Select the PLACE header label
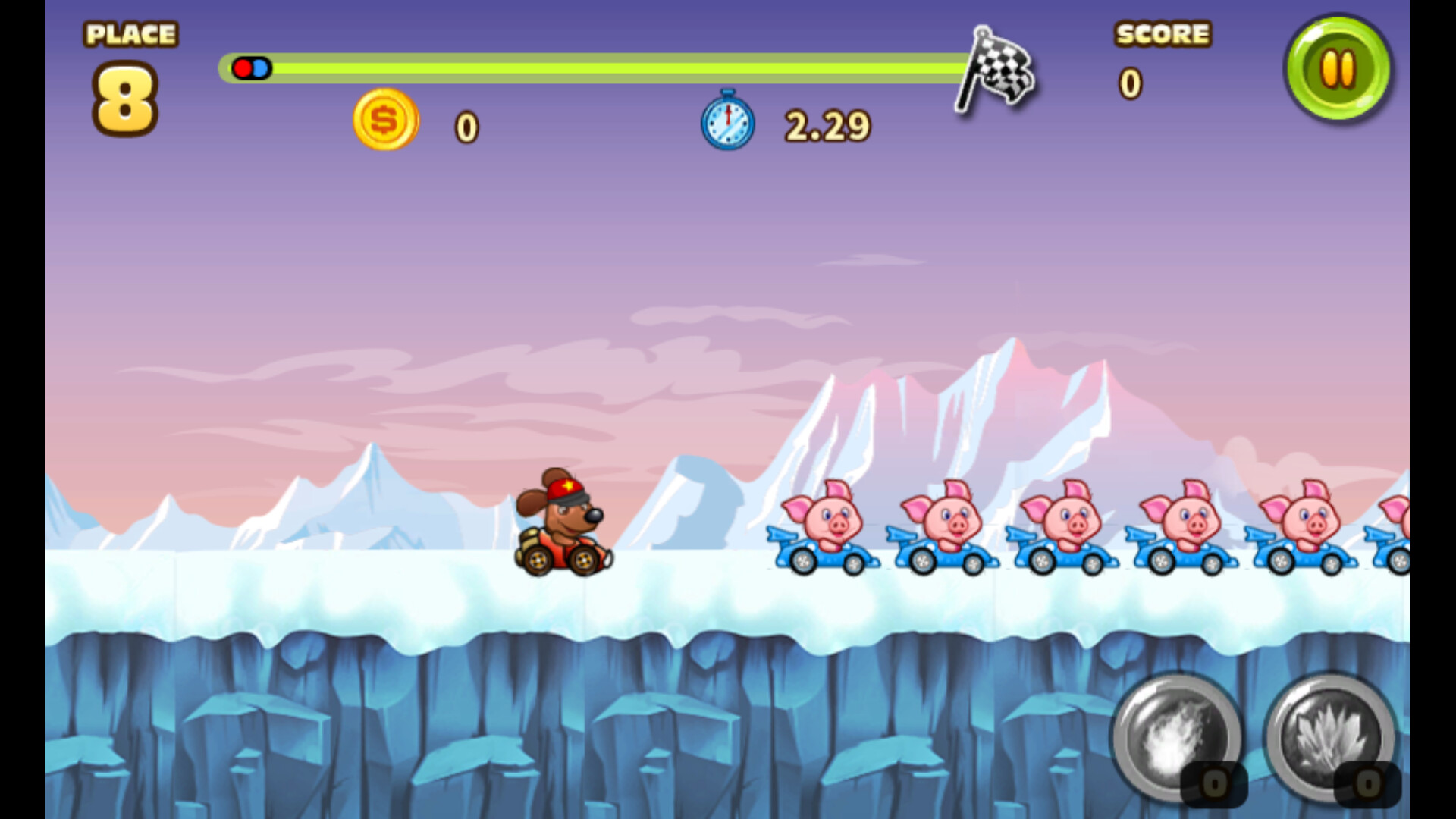1456x819 pixels. 130,33
